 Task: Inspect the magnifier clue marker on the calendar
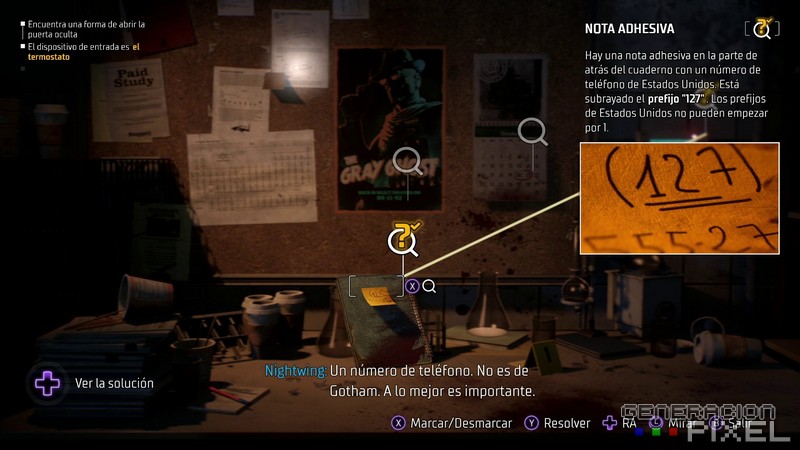[x=532, y=131]
